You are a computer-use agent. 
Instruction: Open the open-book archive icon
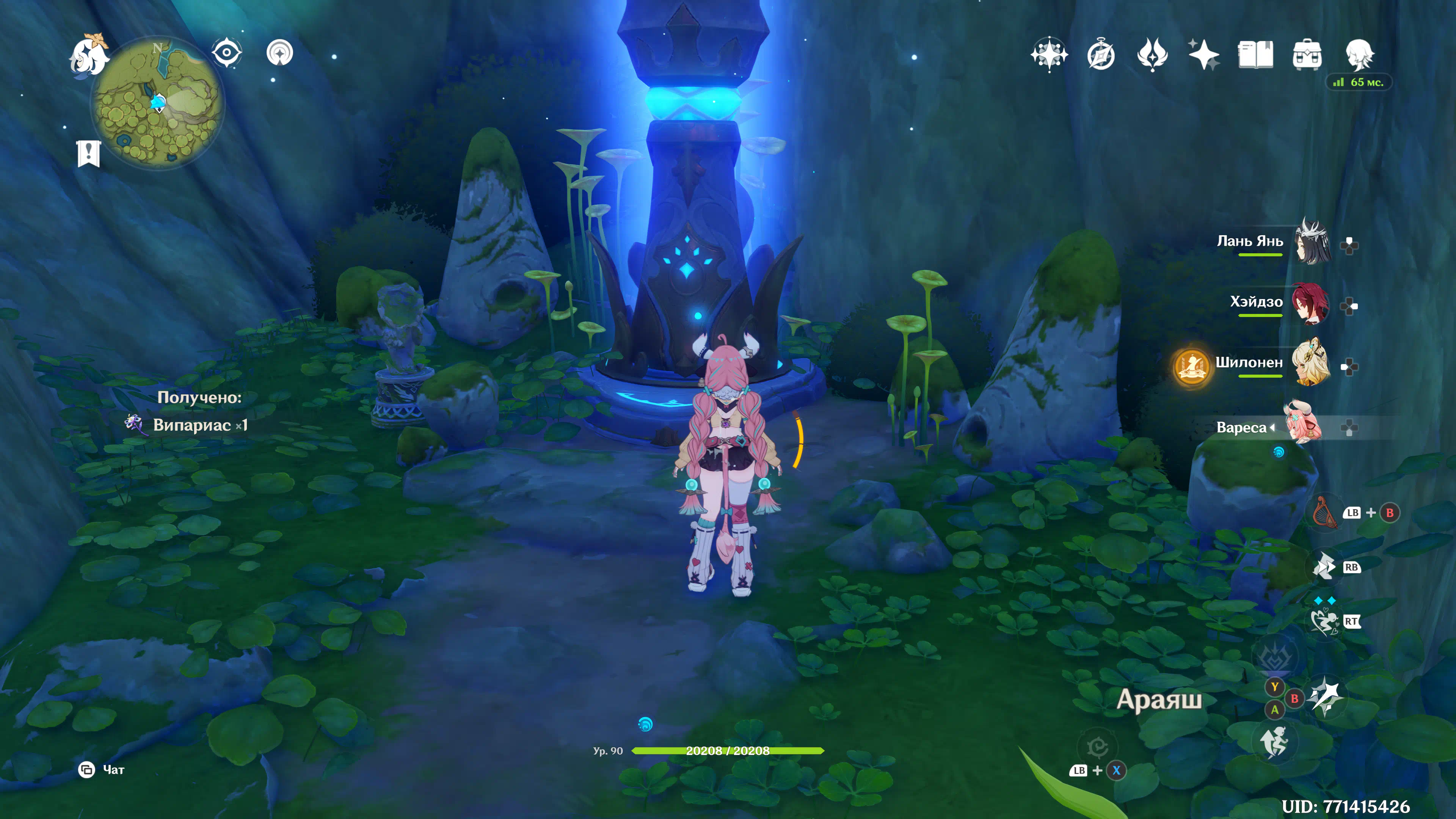tap(1255, 55)
